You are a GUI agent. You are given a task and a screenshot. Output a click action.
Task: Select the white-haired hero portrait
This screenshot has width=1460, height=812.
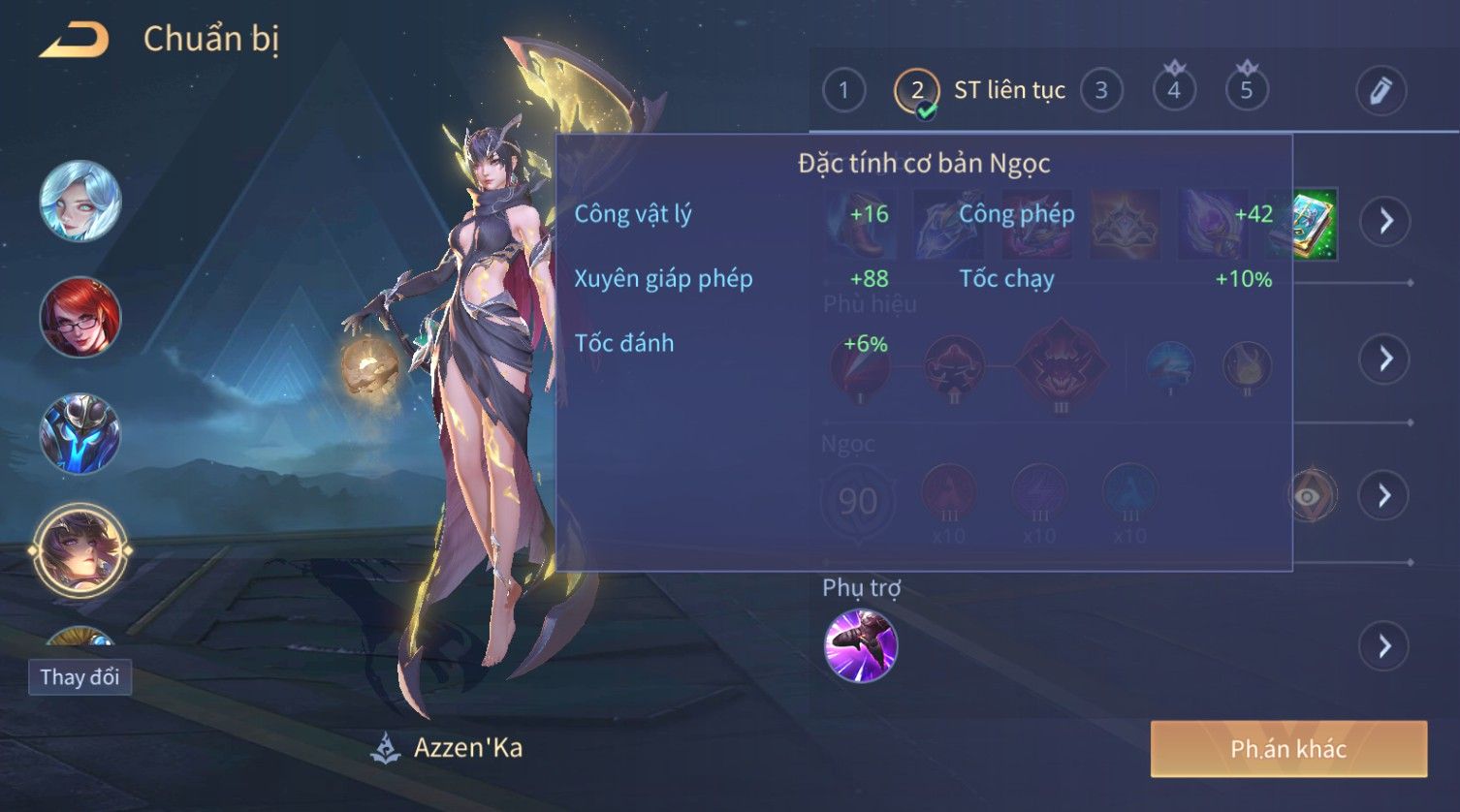click(80, 201)
